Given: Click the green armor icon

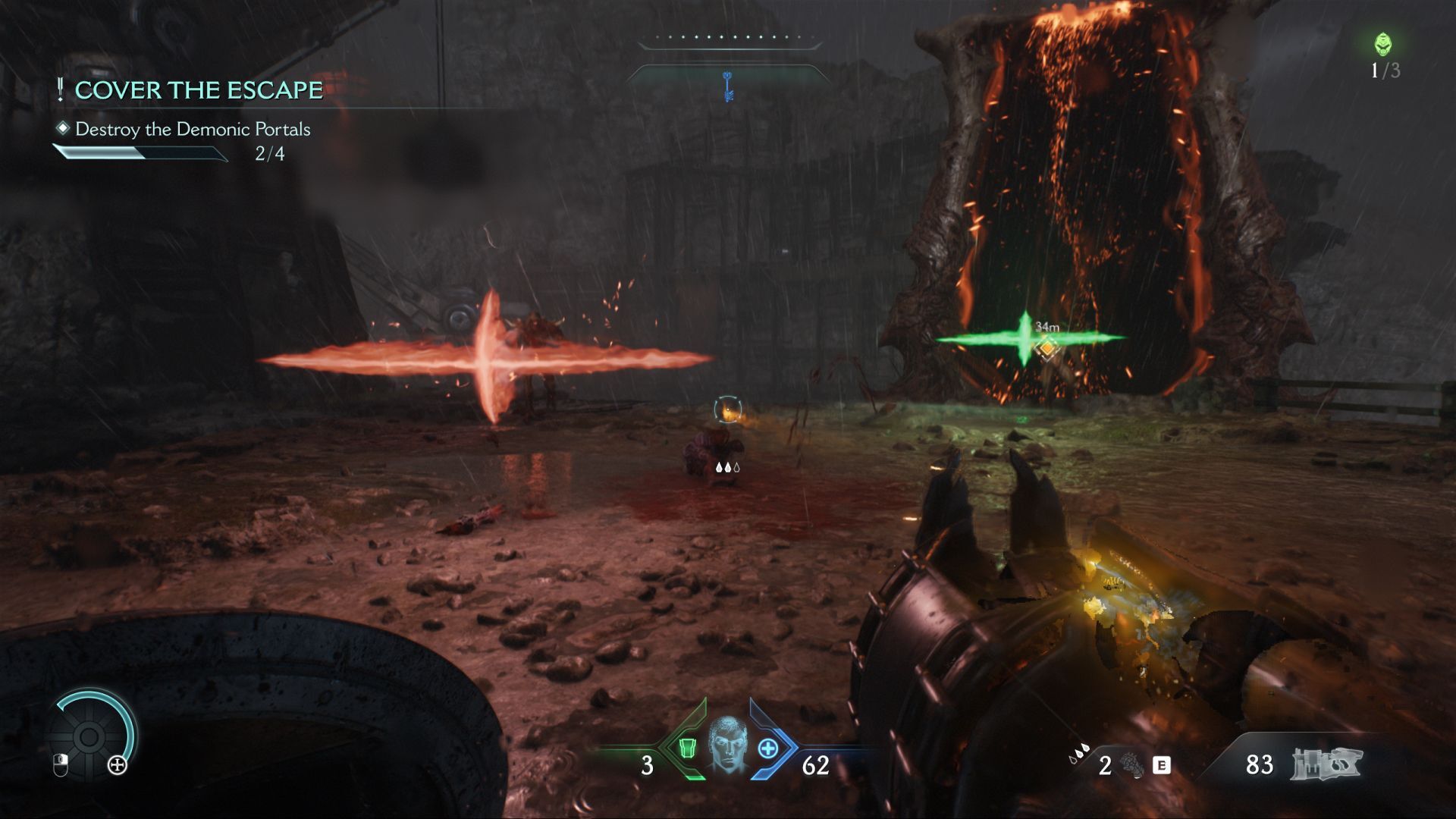Looking at the screenshot, I should tap(687, 748).
